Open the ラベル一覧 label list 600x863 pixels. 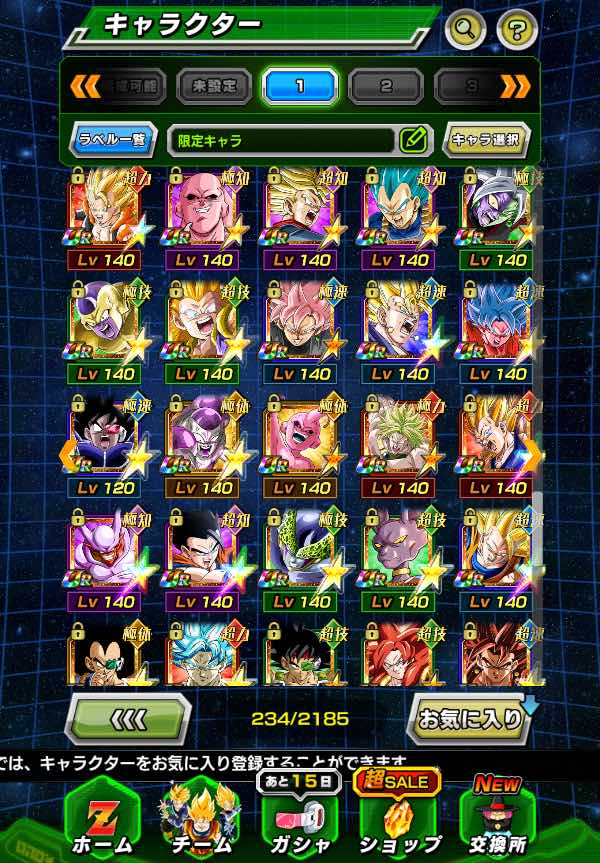point(113,140)
